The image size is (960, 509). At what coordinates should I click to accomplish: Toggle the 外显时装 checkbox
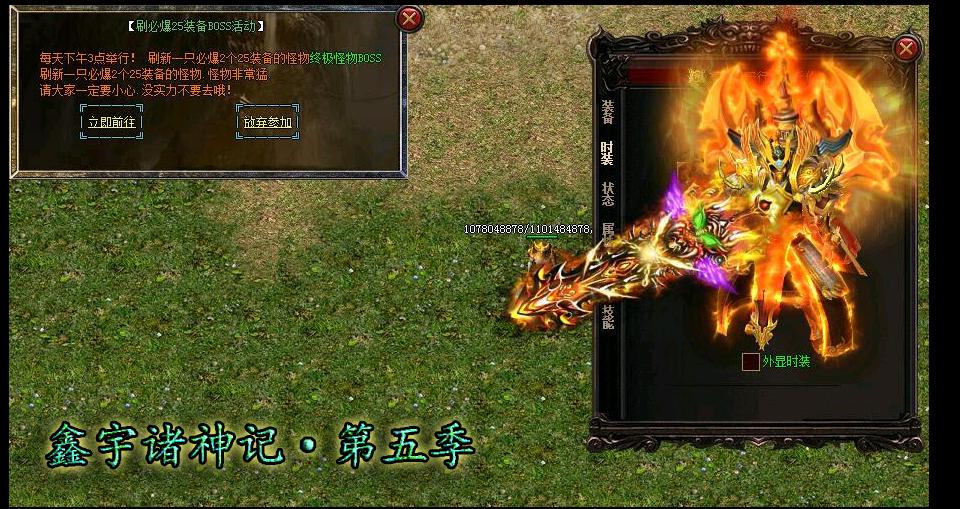click(750, 362)
